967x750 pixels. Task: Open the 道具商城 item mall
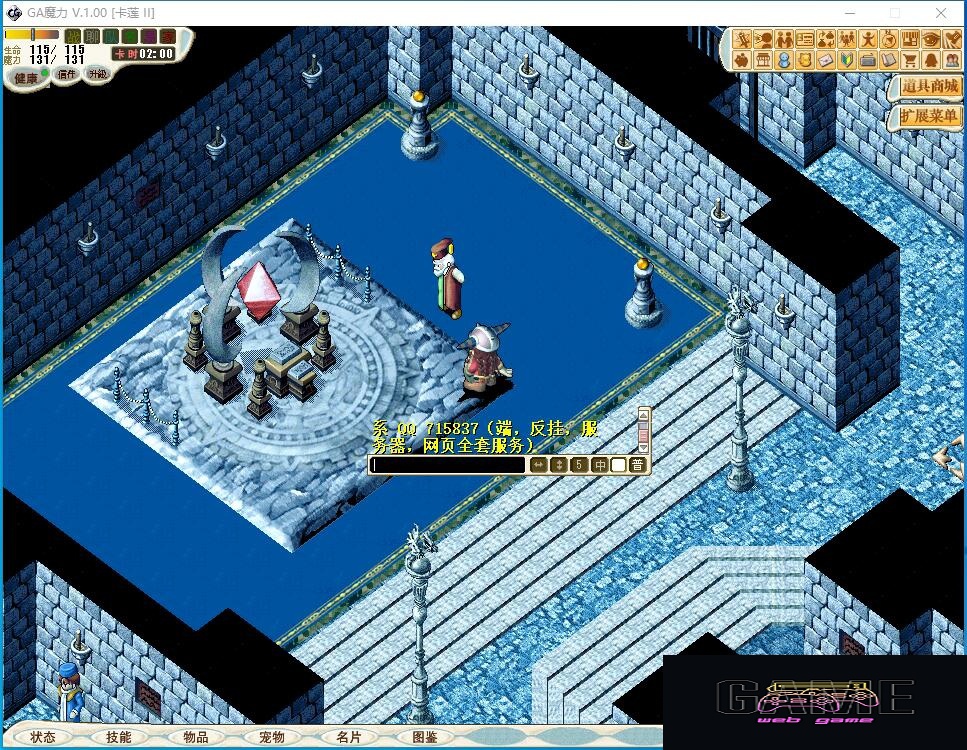click(x=929, y=87)
